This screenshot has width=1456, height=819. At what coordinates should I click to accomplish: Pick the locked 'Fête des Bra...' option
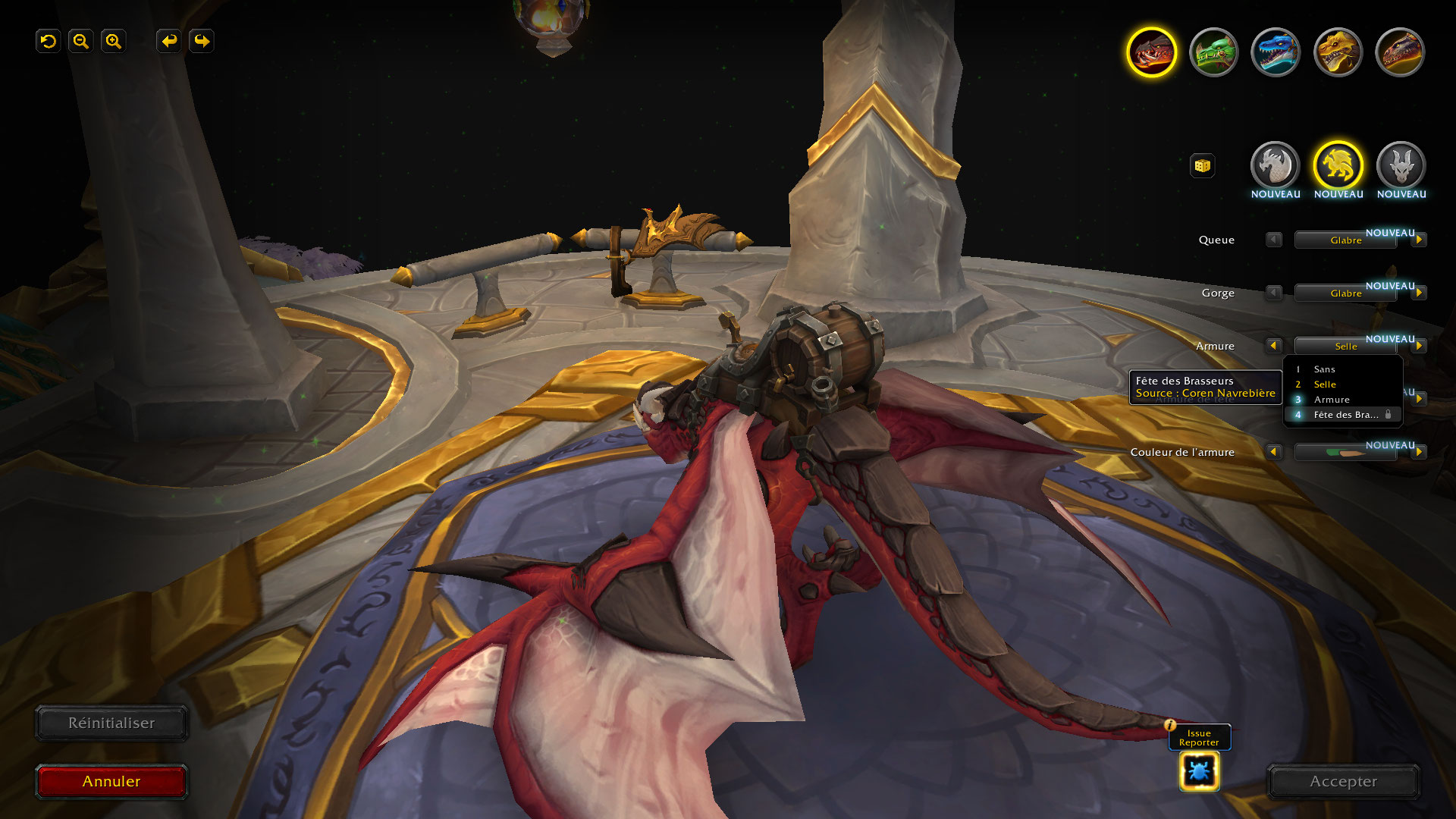click(1345, 415)
